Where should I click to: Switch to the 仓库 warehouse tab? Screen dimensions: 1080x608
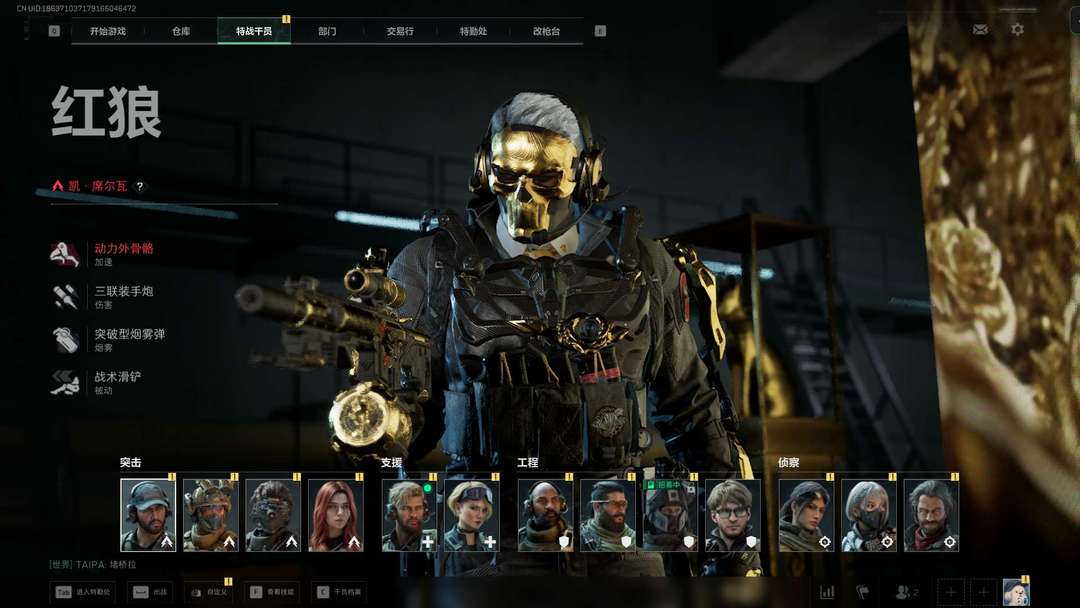181,31
